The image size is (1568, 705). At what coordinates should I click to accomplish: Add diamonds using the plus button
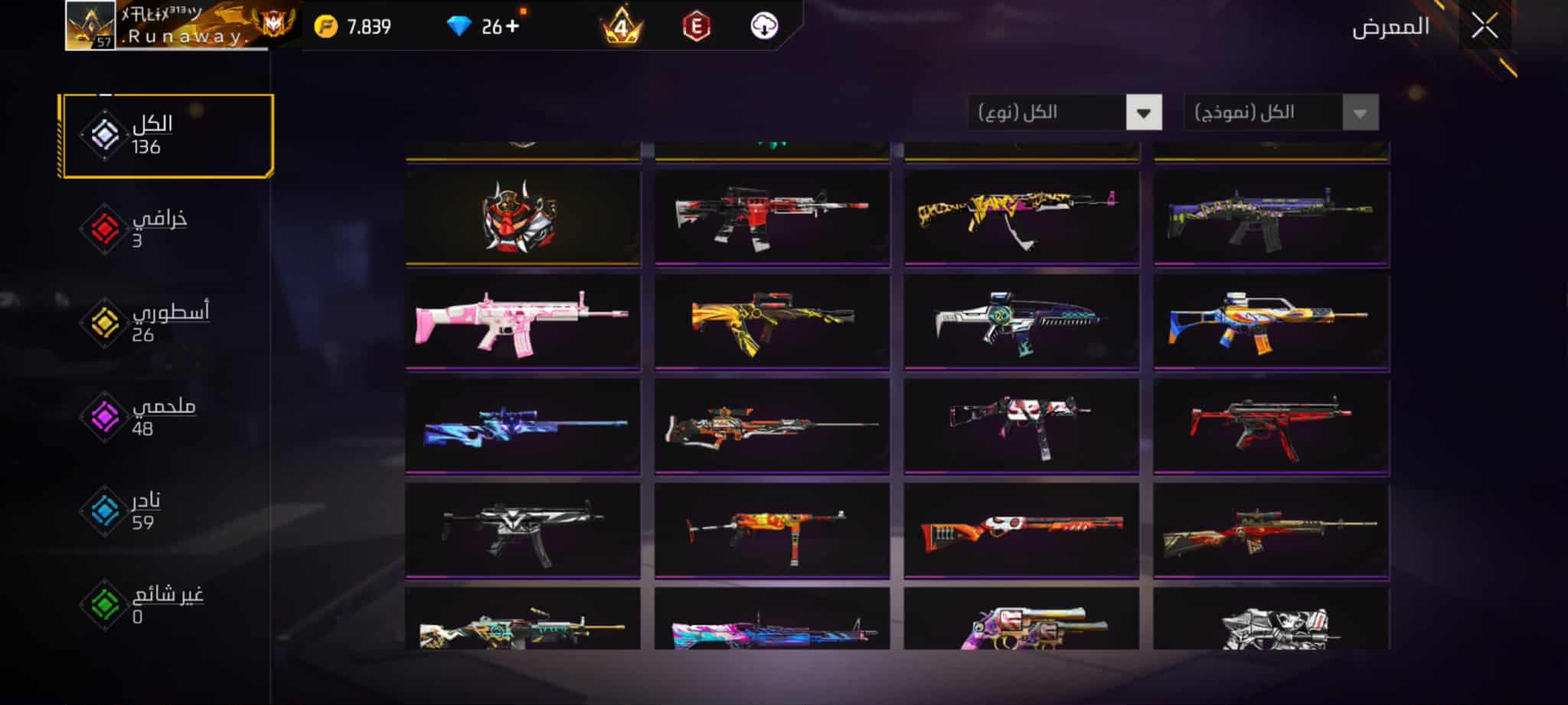(x=512, y=27)
